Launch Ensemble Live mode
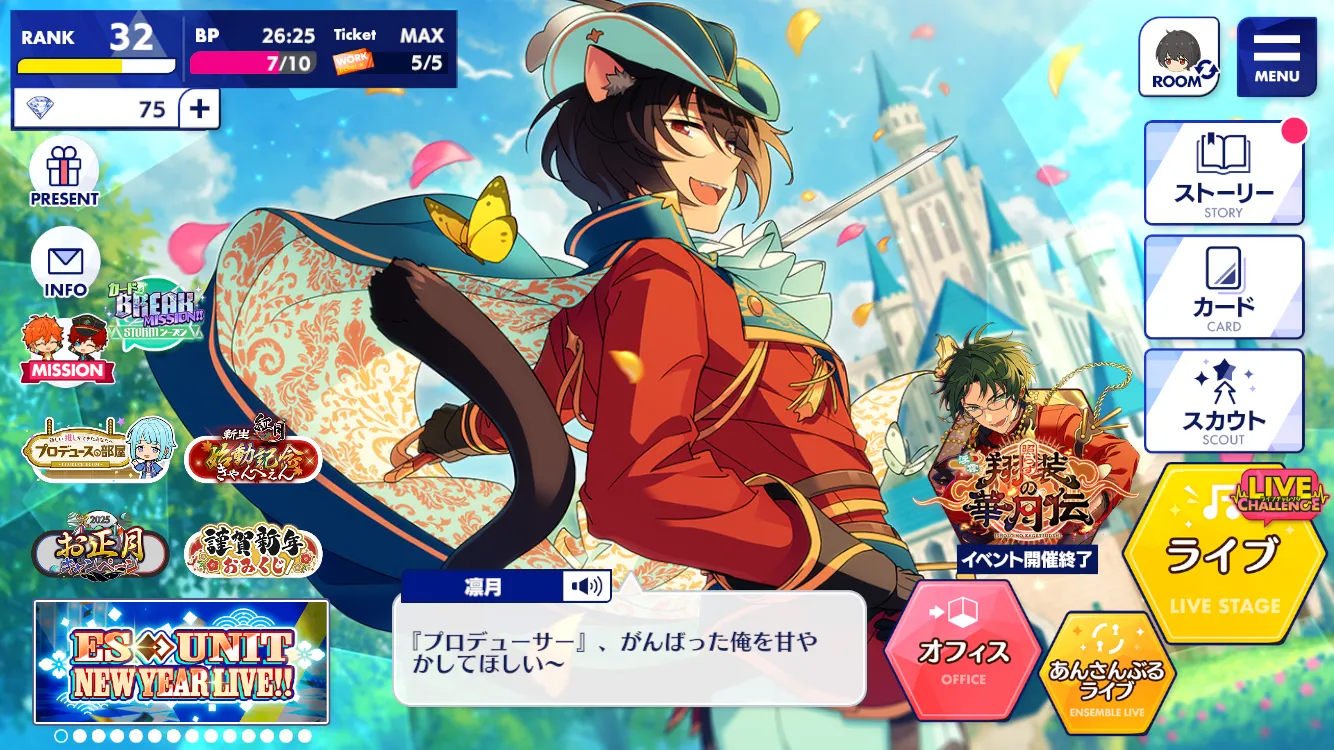Image resolution: width=1334 pixels, height=750 pixels. [x=1106, y=670]
